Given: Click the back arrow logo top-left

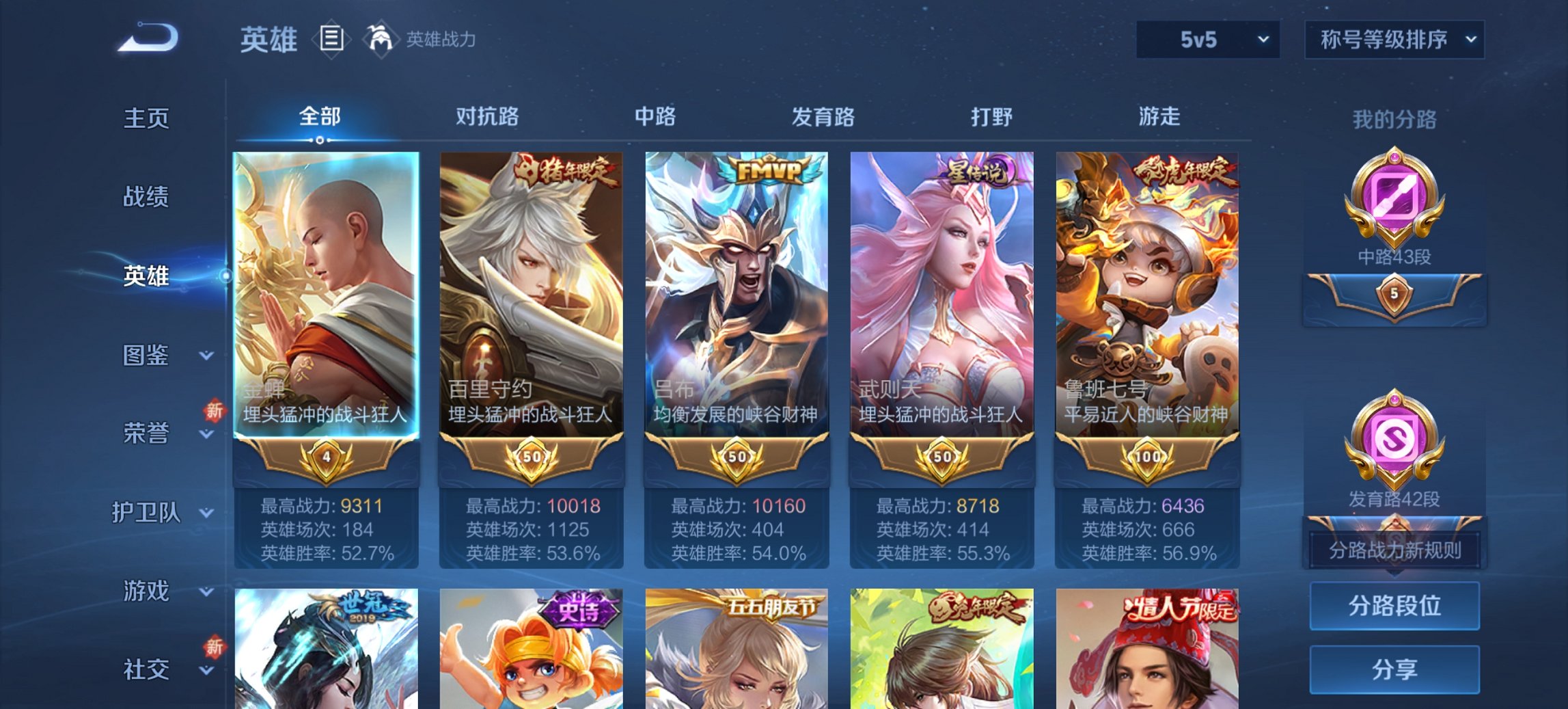Looking at the screenshot, I should click(x=144, y=38).
